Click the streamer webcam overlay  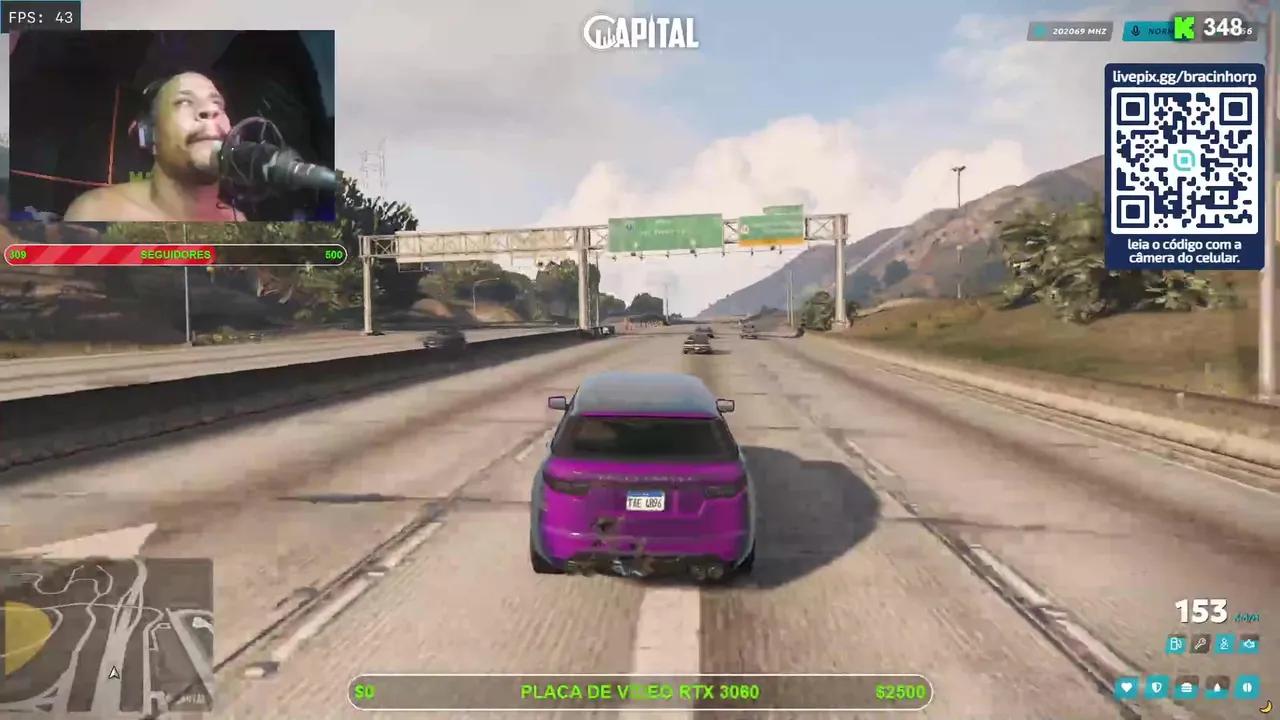tap(170, 125)
